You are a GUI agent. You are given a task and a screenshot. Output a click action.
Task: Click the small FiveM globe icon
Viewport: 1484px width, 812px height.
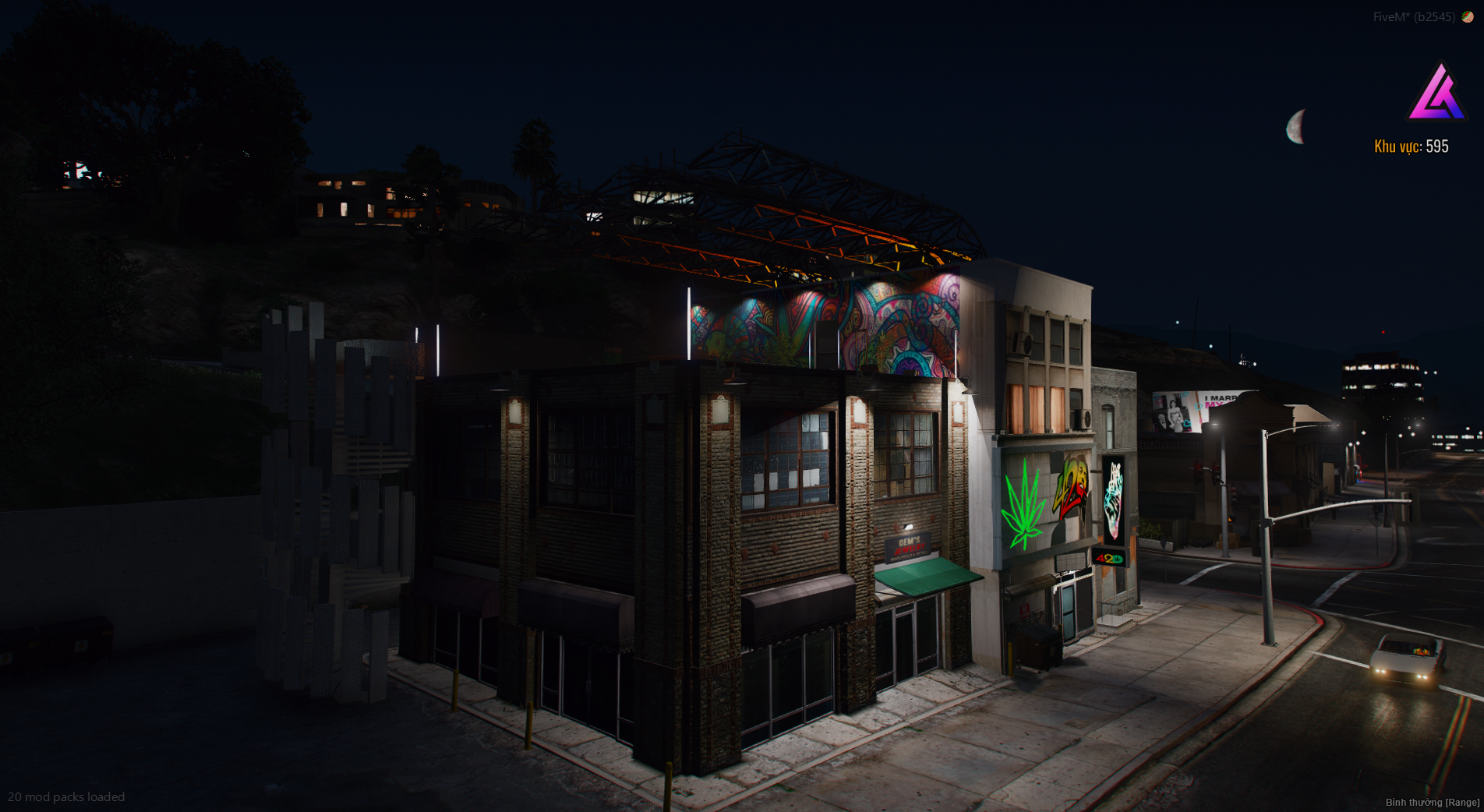[x=1468, y=17]
